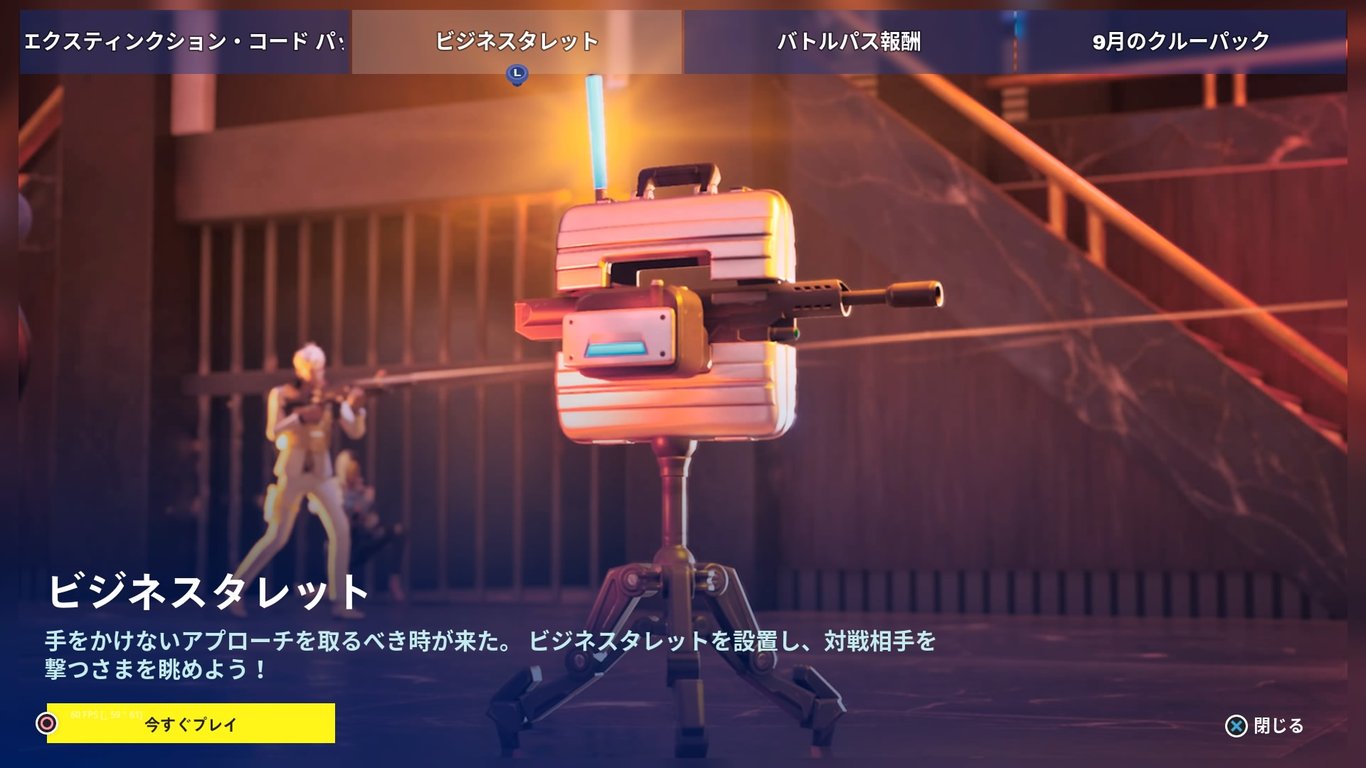
Task: Open the 9月のクルーパック tab
Action: coord(1181,40)
